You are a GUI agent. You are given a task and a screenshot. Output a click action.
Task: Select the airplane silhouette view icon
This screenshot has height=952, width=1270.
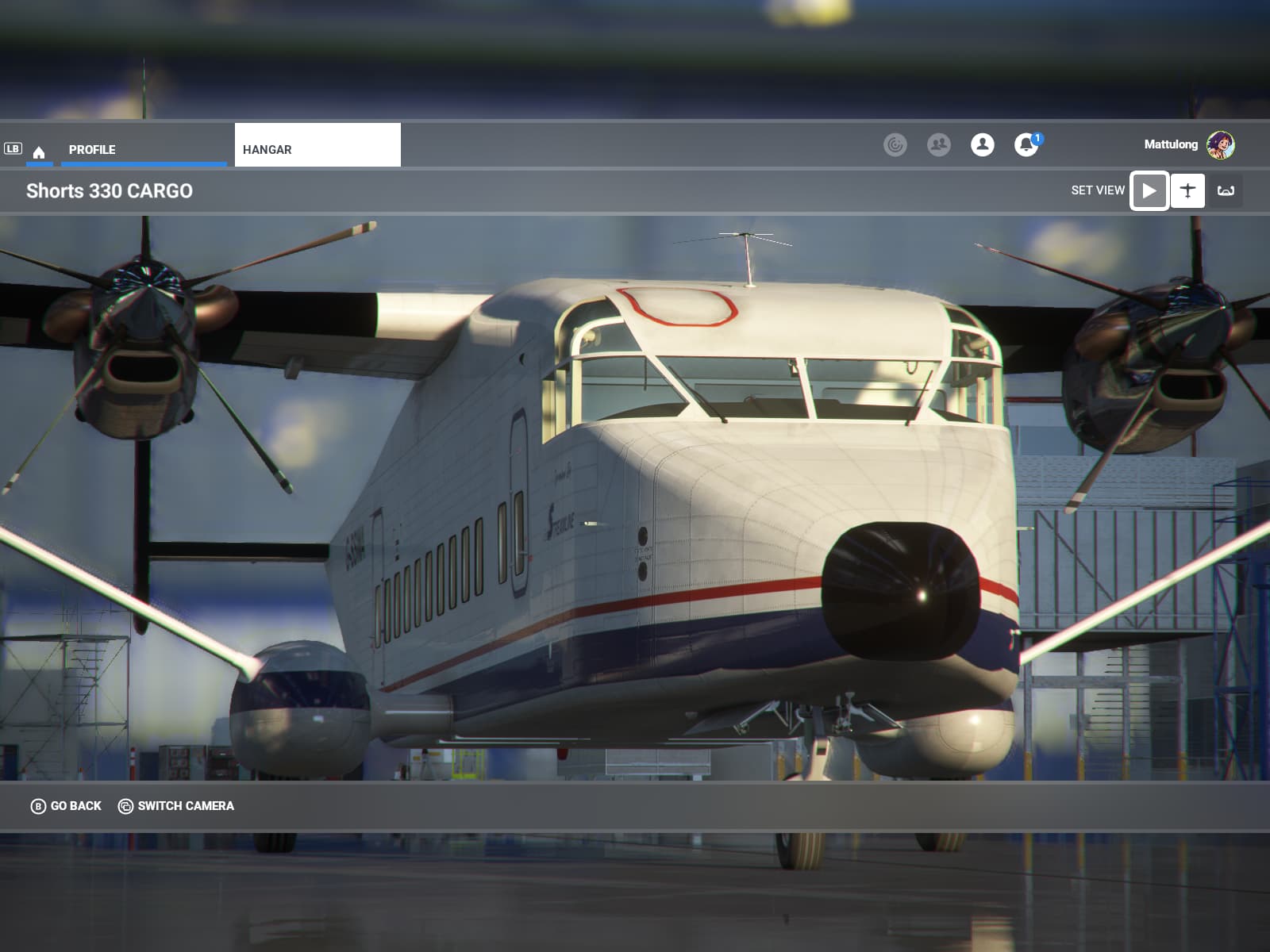tap(1188, 190)
